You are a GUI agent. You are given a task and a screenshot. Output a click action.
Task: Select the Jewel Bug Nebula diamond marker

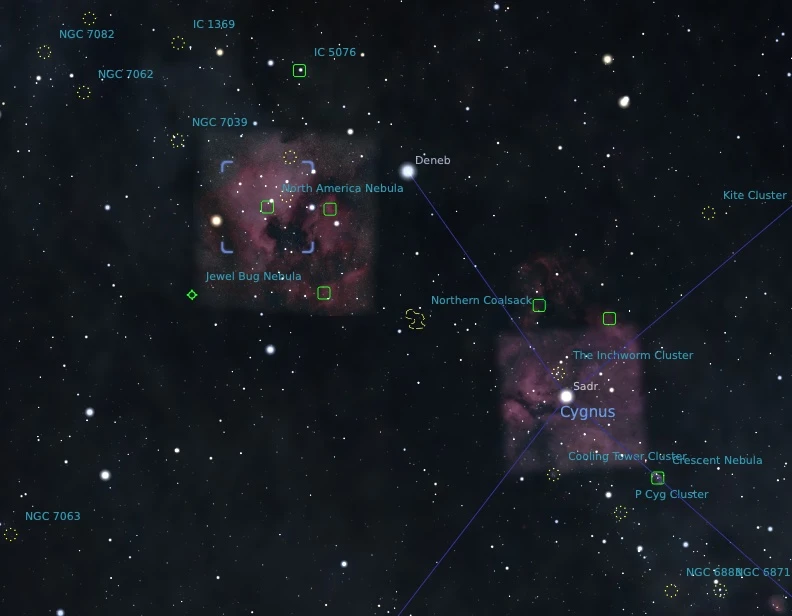tap(192, 295)
